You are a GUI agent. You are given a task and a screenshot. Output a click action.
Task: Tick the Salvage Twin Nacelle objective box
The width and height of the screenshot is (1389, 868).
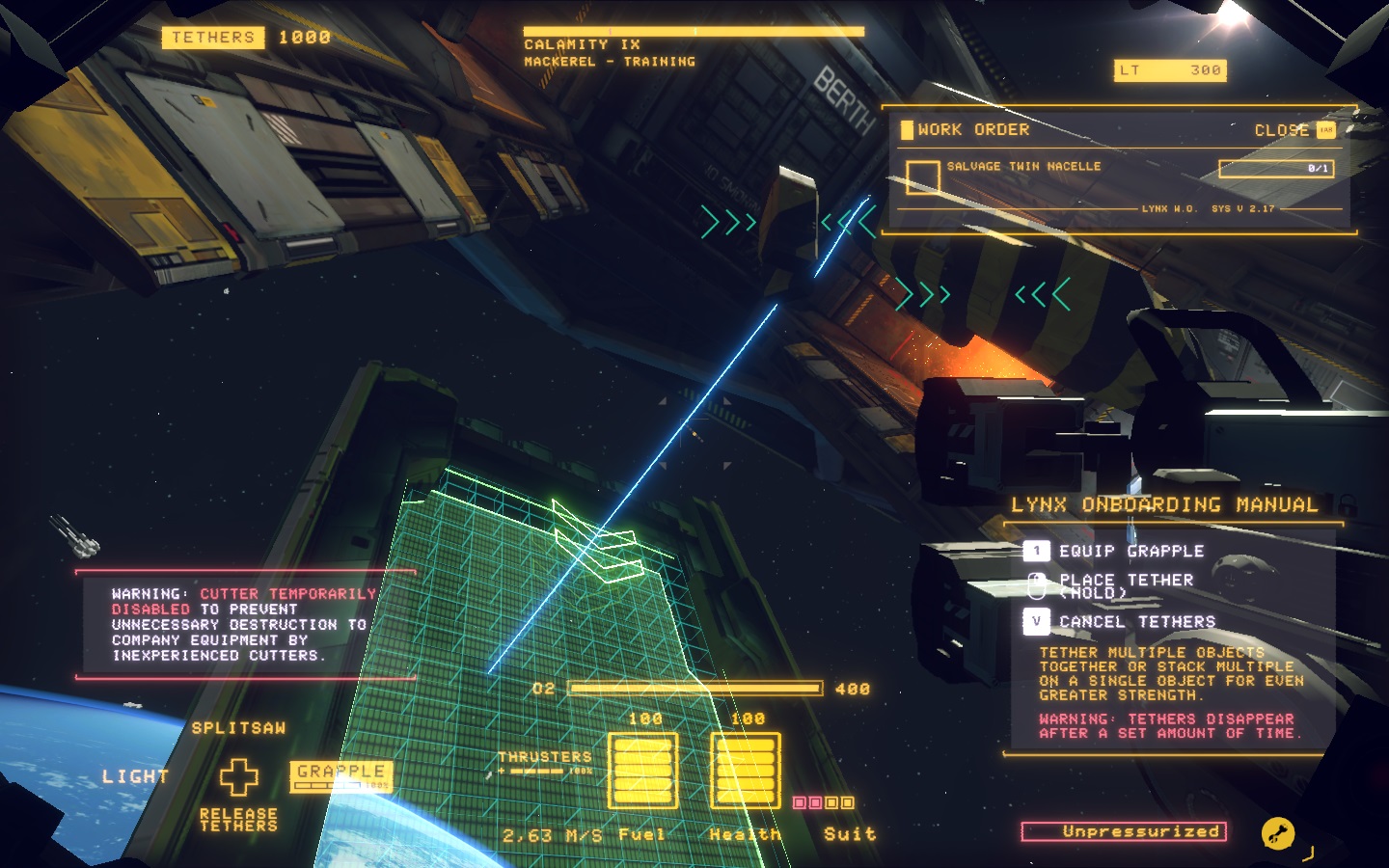pos(922,176)
